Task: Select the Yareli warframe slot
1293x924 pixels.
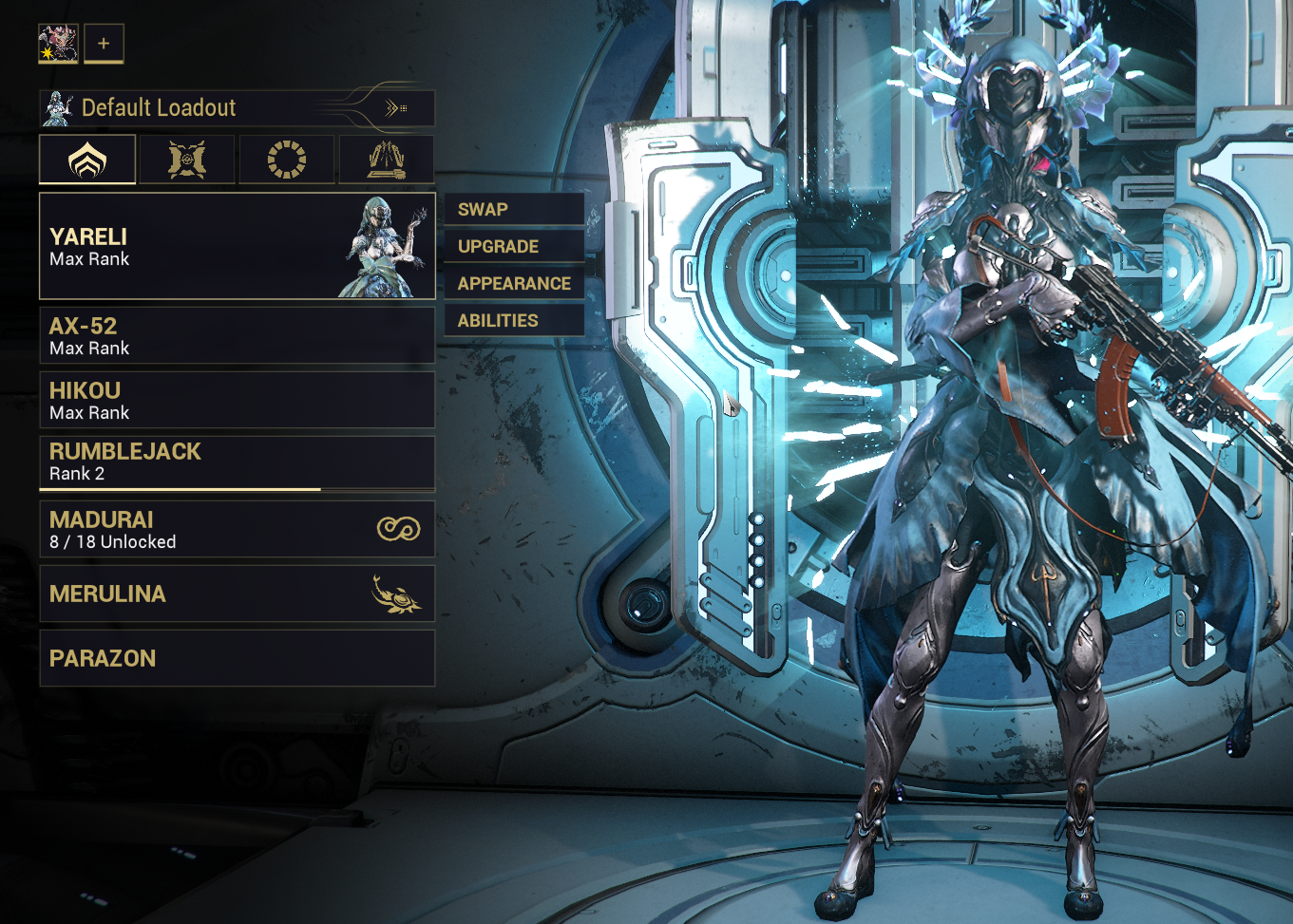Action: click(x=237, y=247)
